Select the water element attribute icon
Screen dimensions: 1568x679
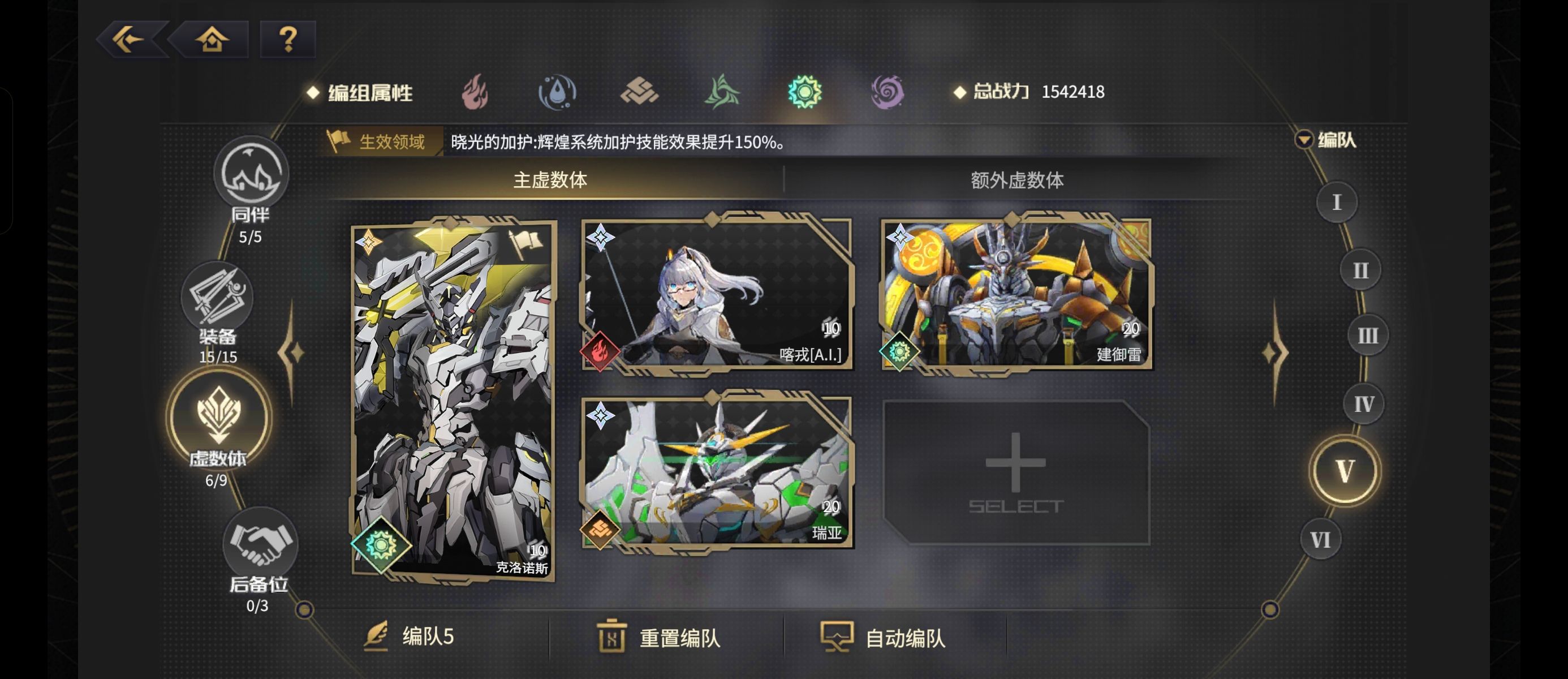pyautogui.click(x=558, y=91)
